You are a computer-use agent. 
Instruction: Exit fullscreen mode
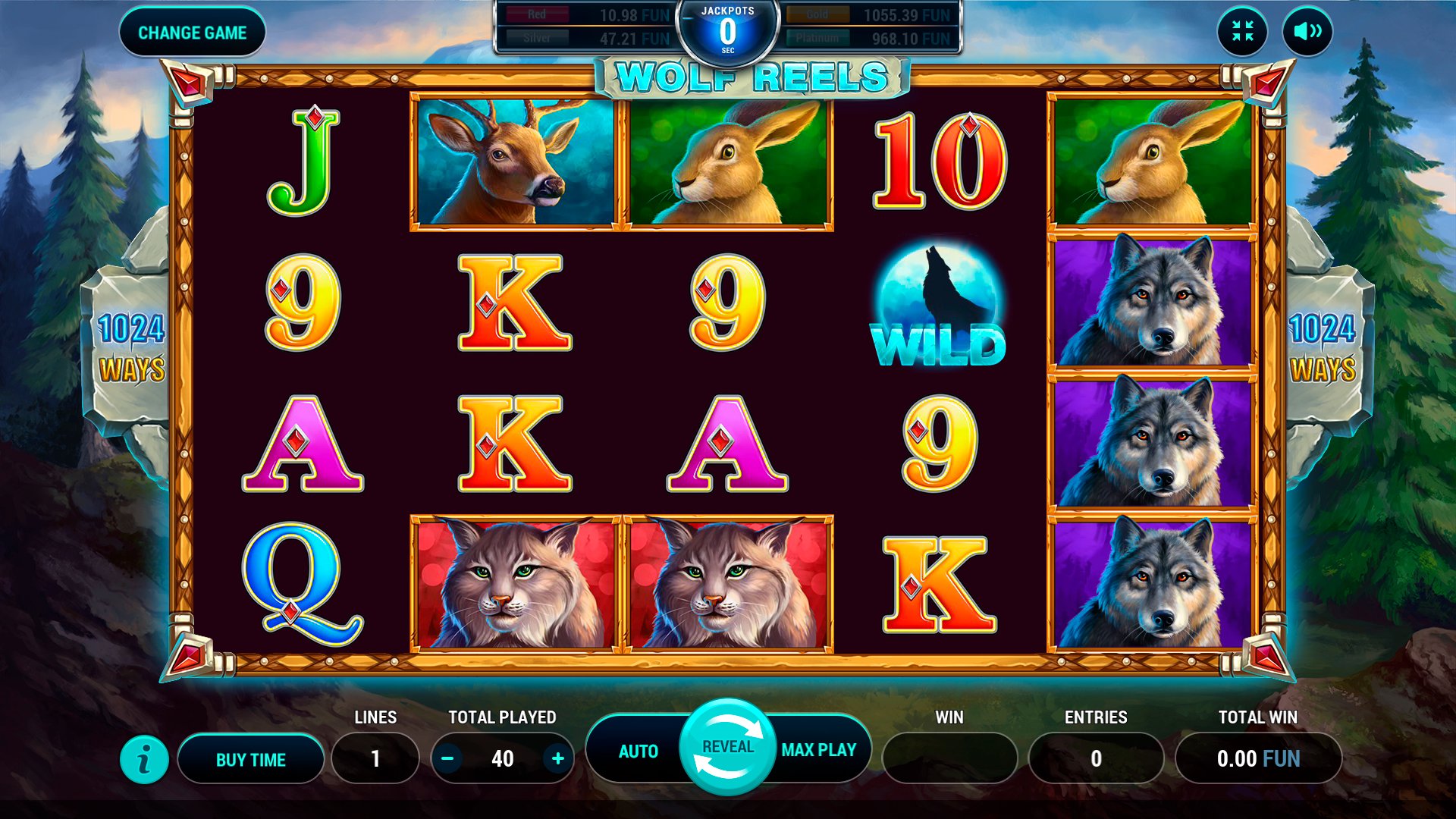[x=1242, y=31]
